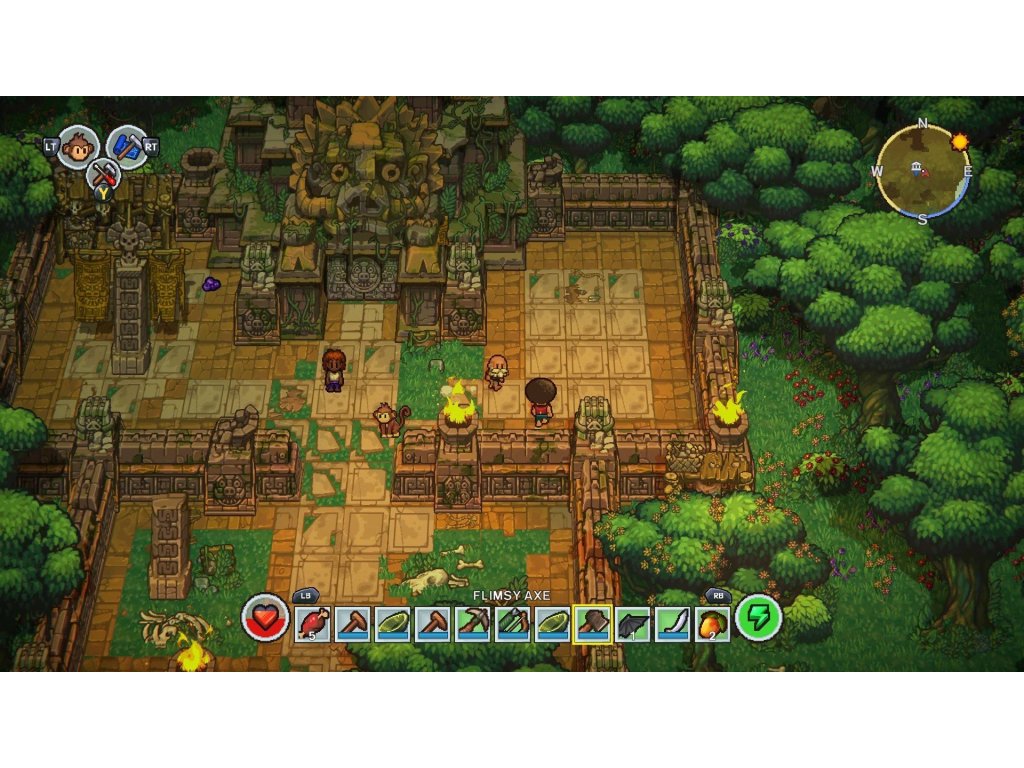Image resolution: width=1024 pixels, height=768 pixels.
Task: Choose the pickaxe in the hotbar
Action: (x=472, y=624)
